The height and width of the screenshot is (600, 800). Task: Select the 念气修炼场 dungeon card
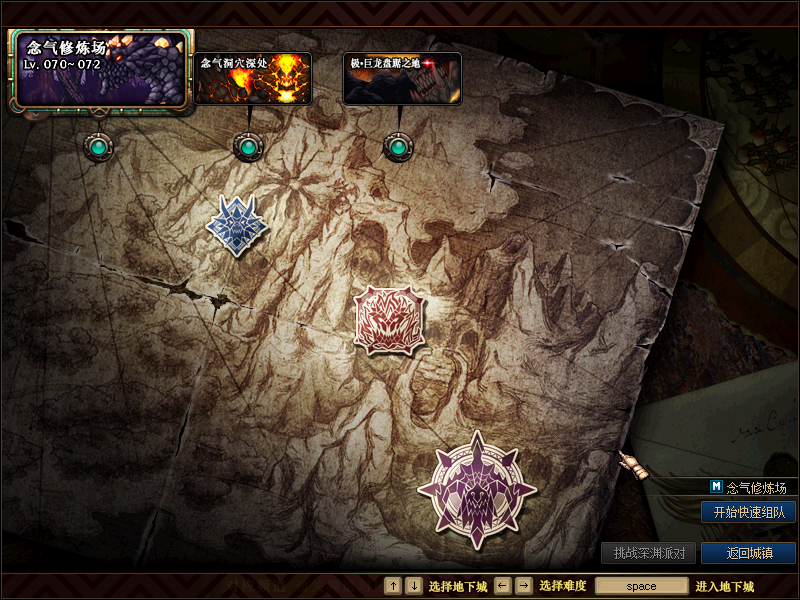point(98,70)
